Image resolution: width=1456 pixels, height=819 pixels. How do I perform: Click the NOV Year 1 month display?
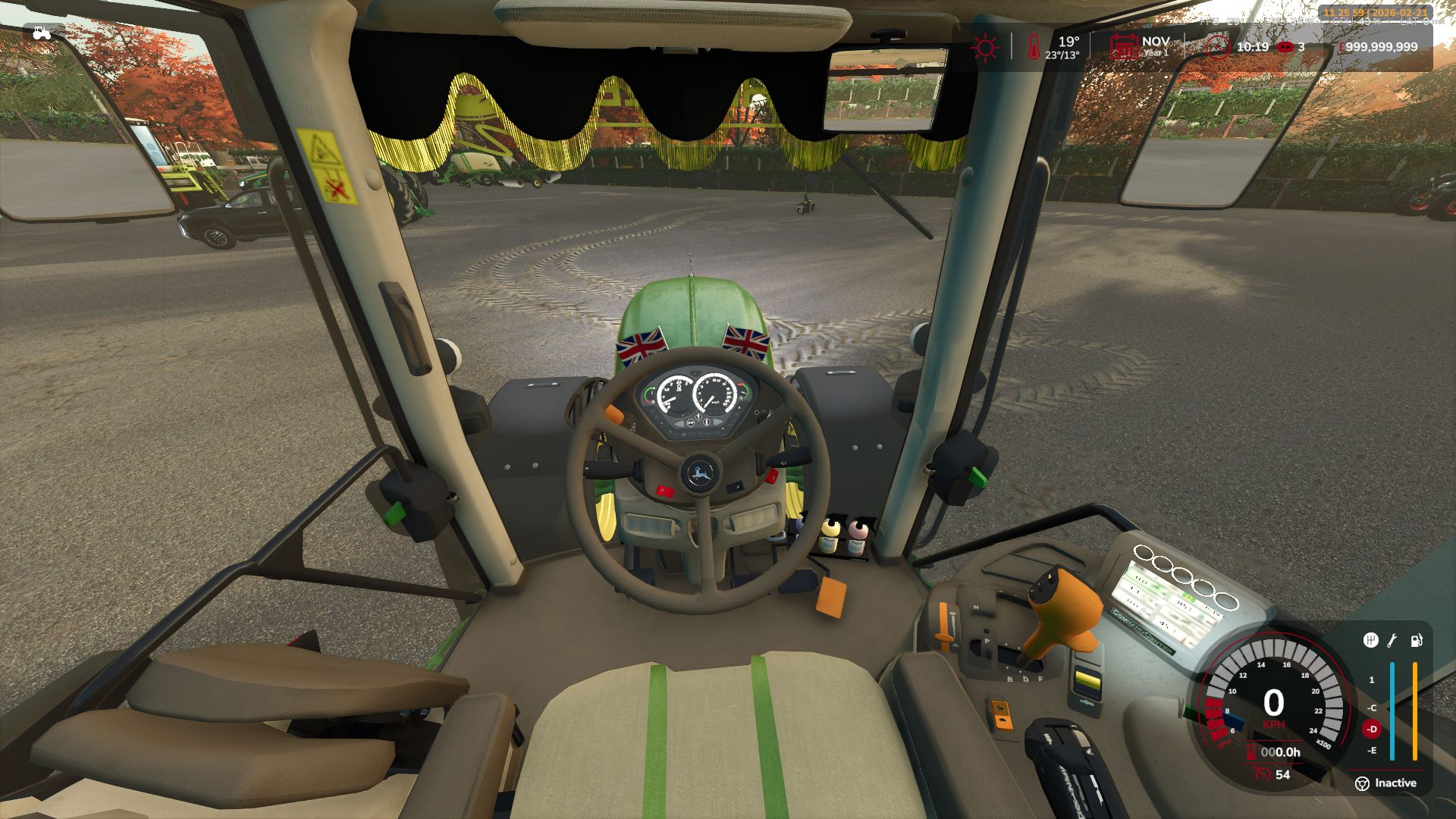point(1156,45)
